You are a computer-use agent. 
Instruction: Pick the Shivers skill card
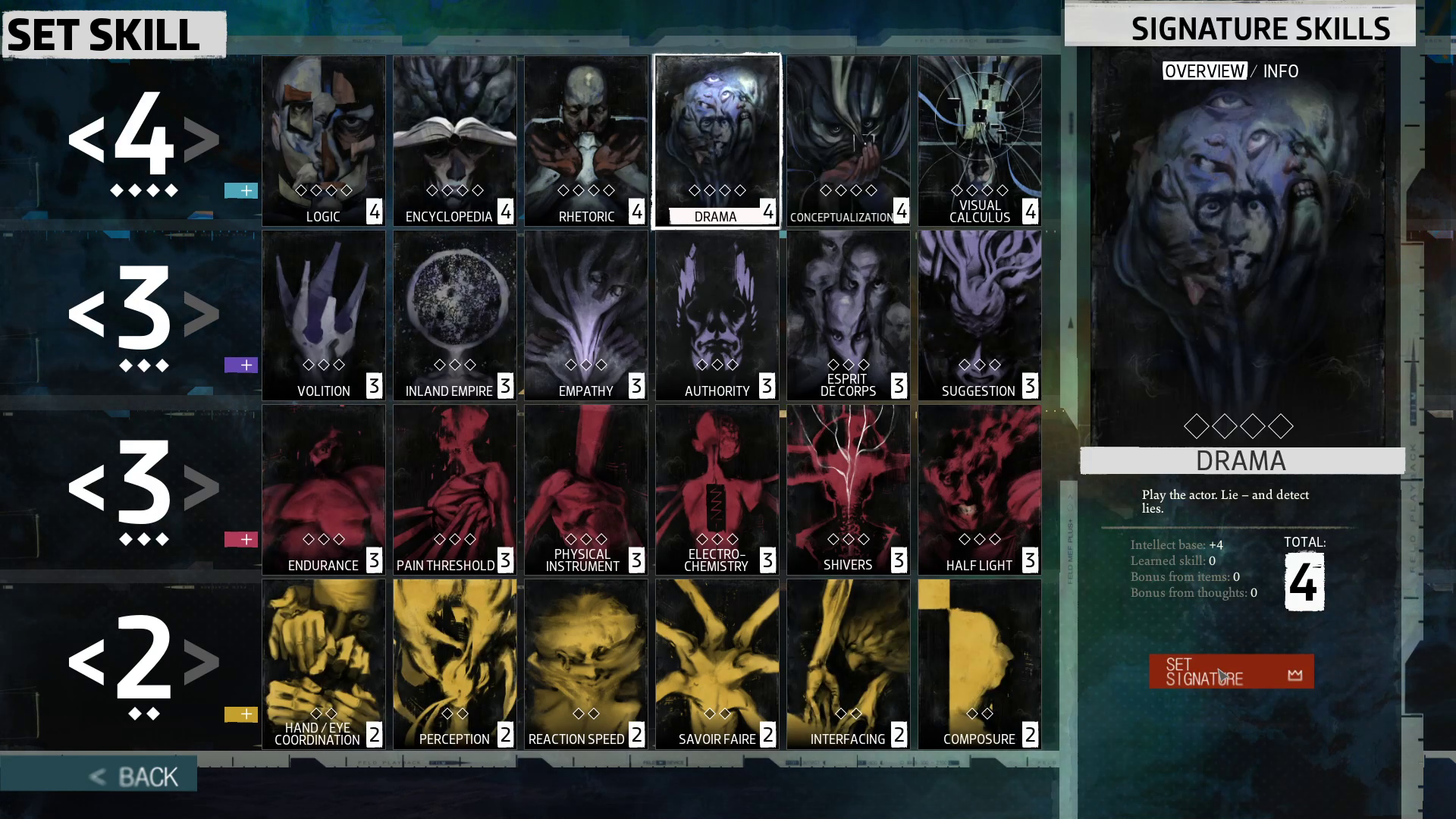848,490
